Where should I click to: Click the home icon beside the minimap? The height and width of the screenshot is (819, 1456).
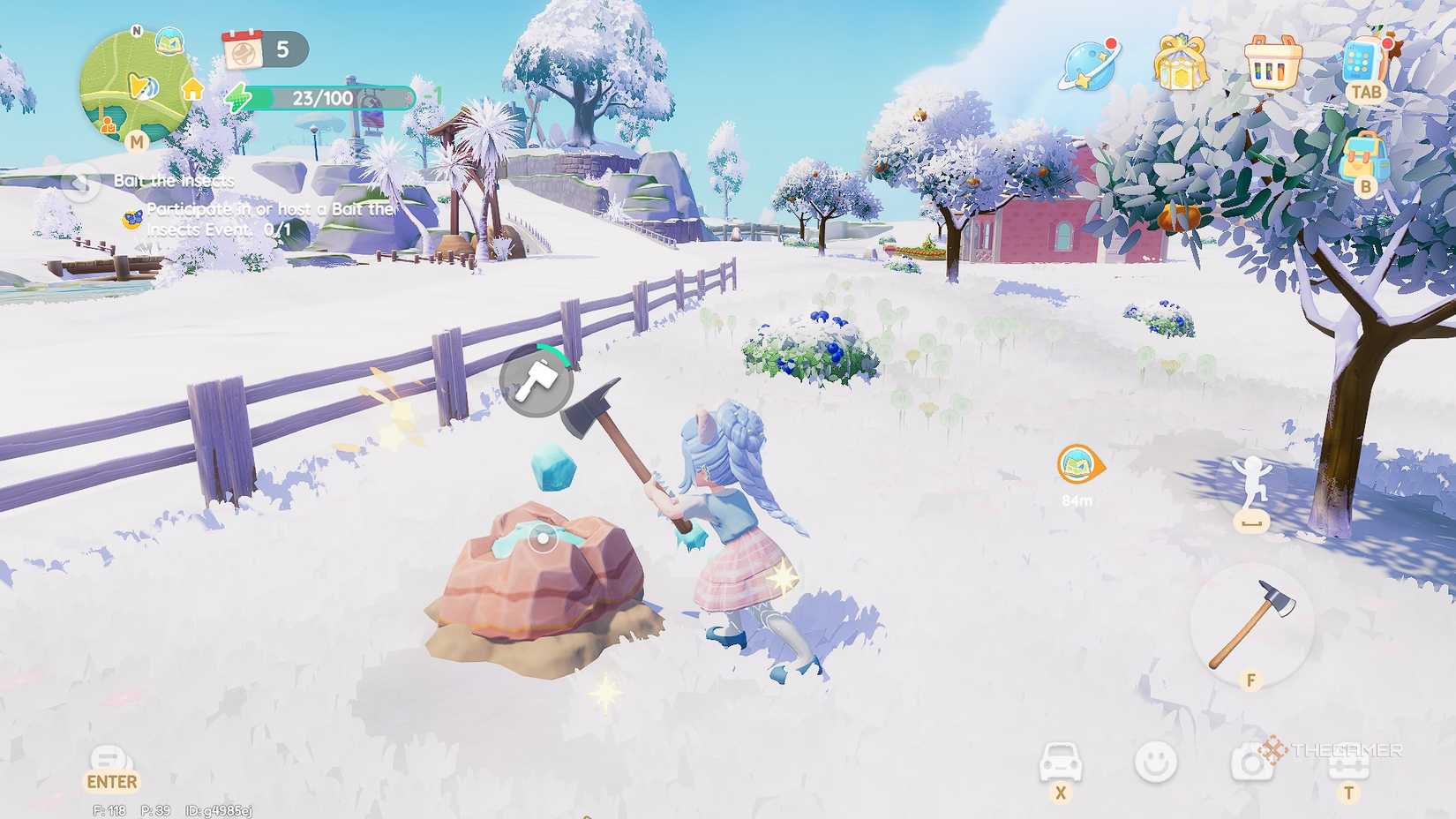point(193,89)
